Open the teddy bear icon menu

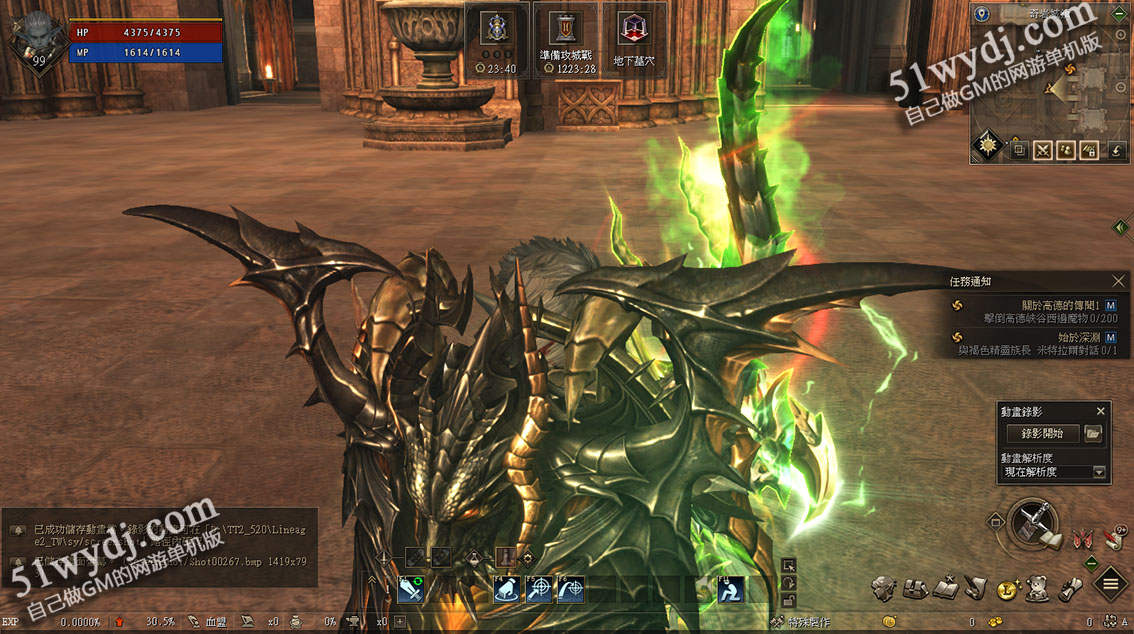[1037, 587]
